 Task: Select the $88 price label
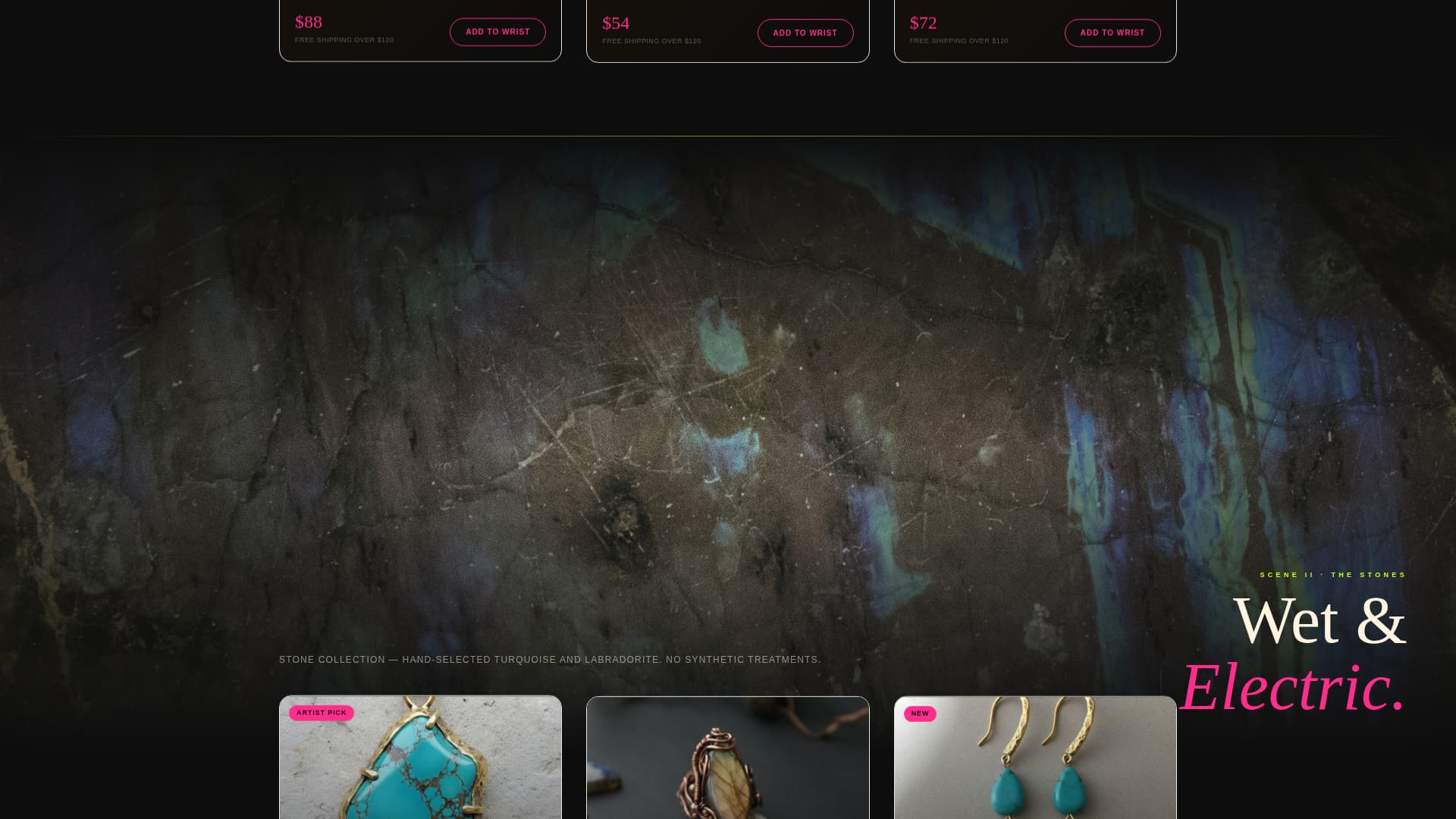click(x=308, y=22)
